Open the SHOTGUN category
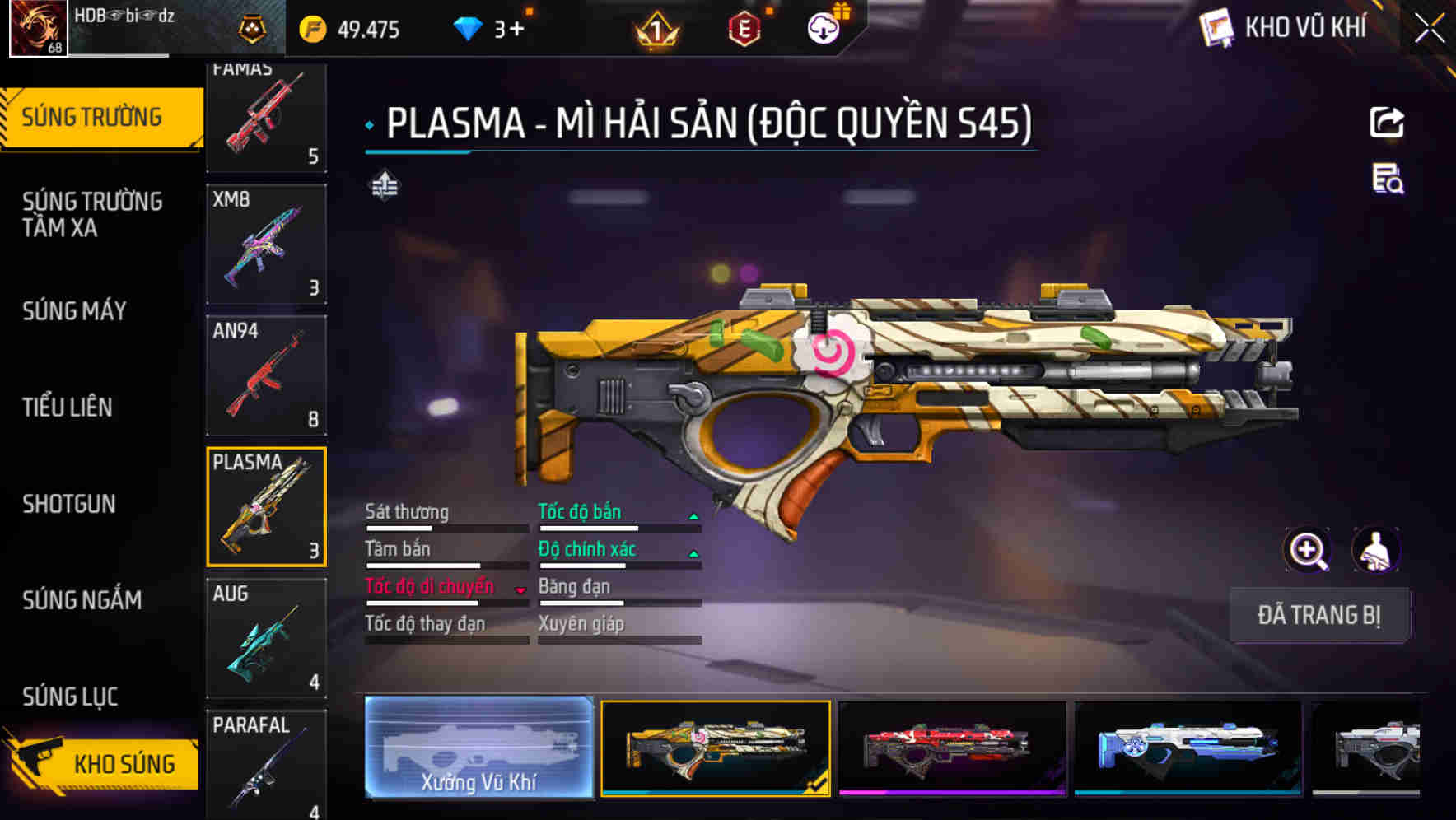1456x820 pixels. [x=70, y=504]
